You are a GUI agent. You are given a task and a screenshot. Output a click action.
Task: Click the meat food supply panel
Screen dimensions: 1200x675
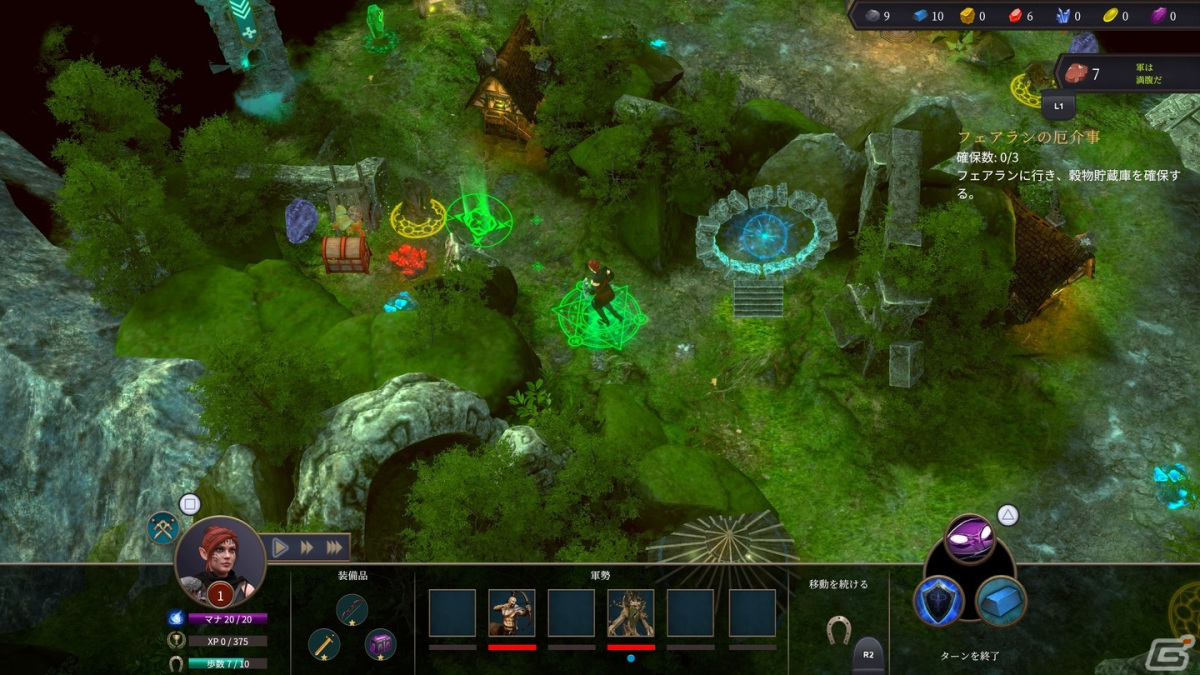click(x=1127, y=74)
